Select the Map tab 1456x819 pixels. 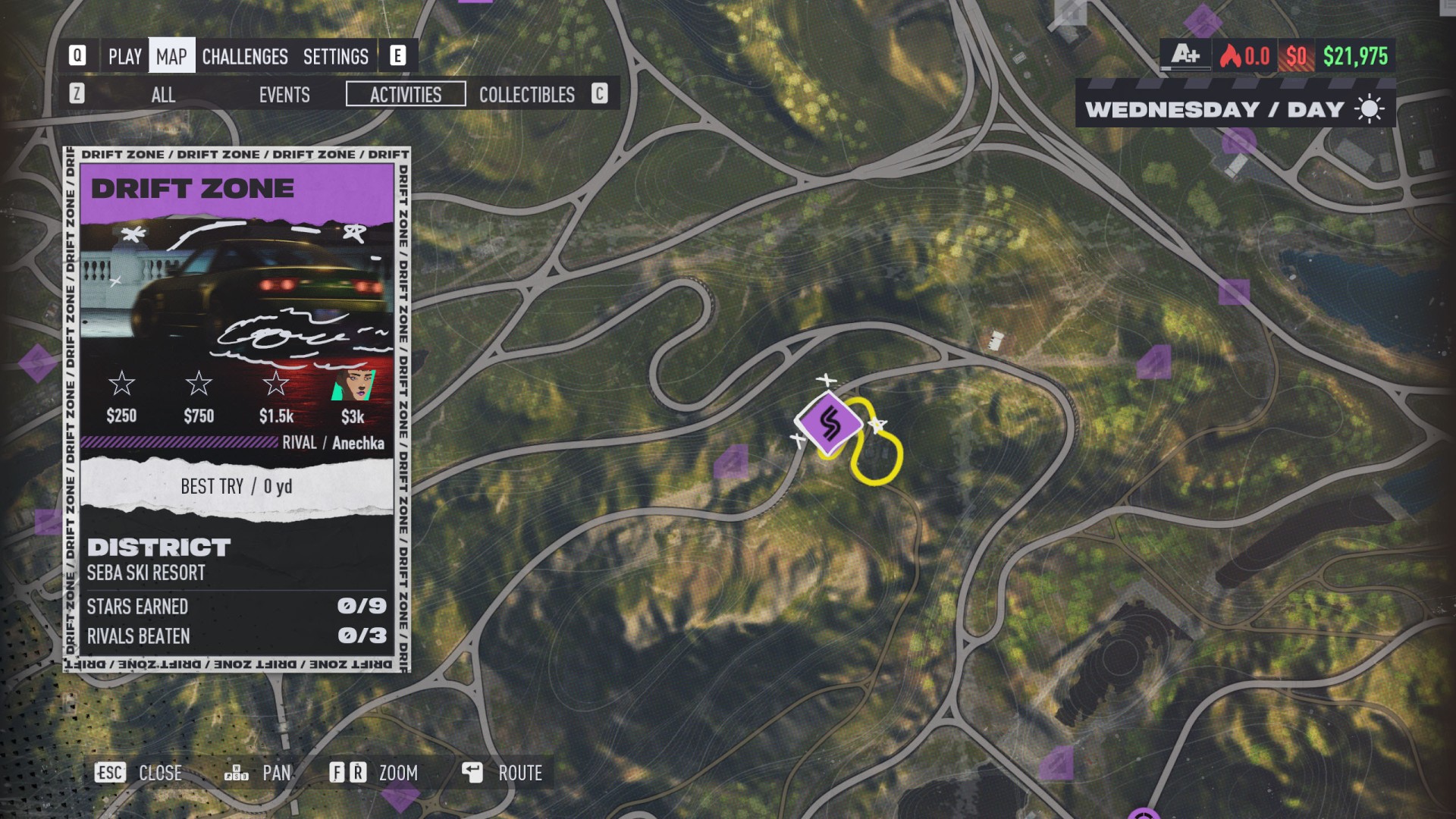point(171,57)
